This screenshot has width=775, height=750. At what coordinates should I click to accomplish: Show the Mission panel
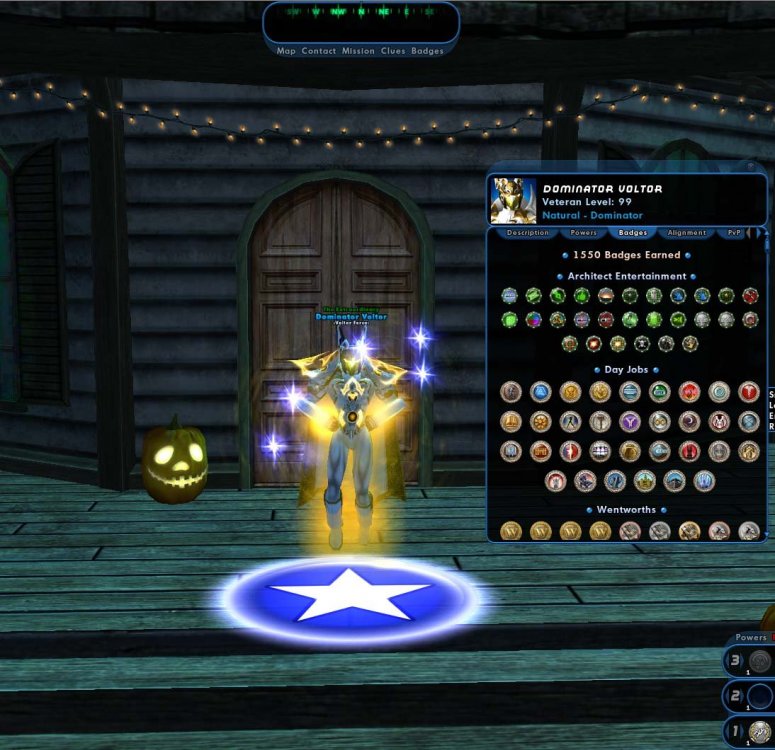tap(358, 51)
